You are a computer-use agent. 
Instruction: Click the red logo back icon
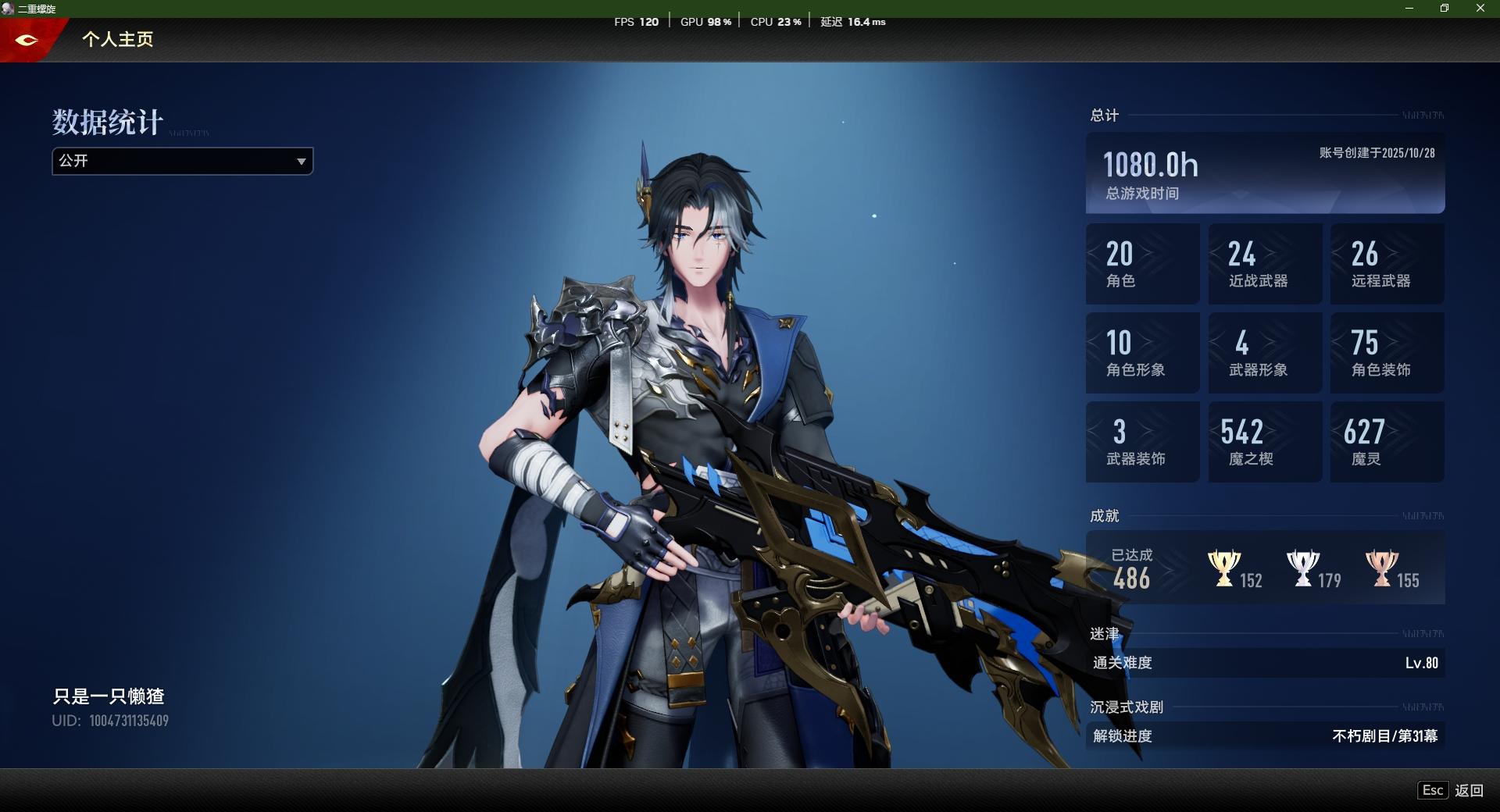point(27,40)
